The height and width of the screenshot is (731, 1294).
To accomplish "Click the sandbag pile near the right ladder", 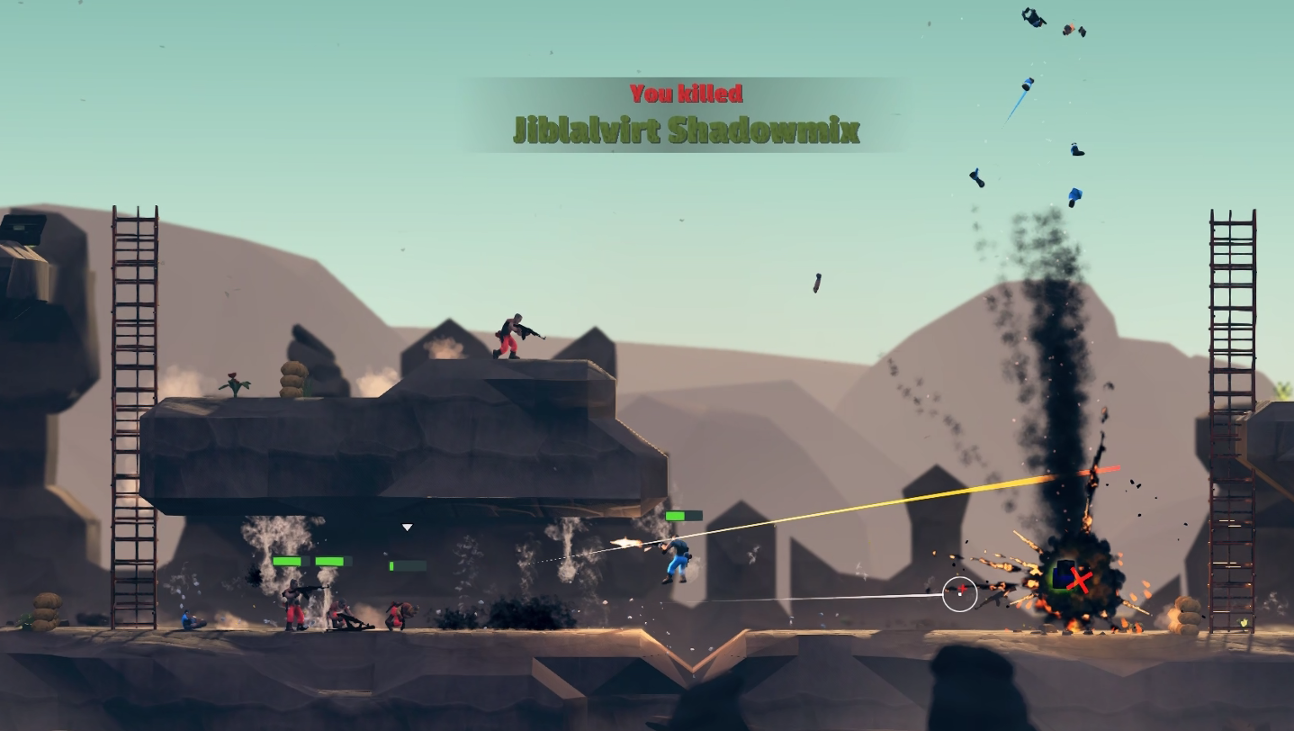I will [1186, 615].
